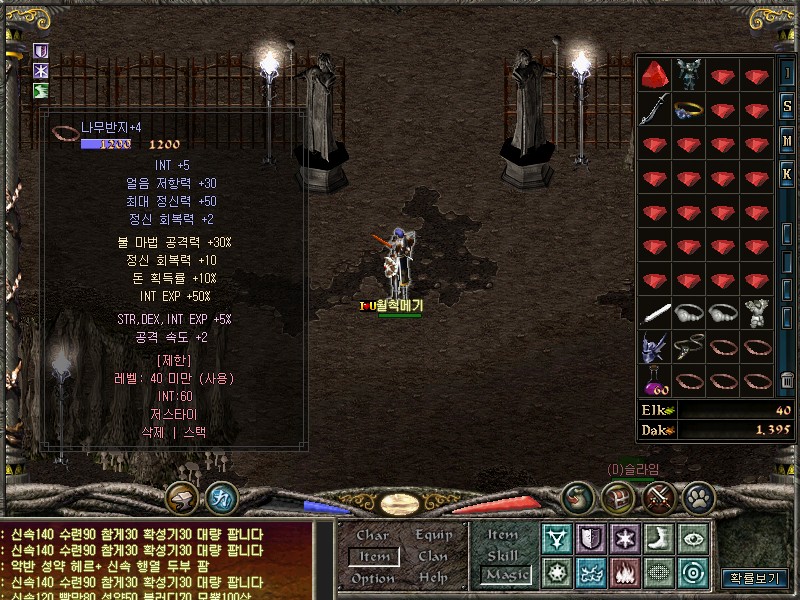Select the gold sapphire ring in inventory

pyautogui.click(x=688, y=109)
